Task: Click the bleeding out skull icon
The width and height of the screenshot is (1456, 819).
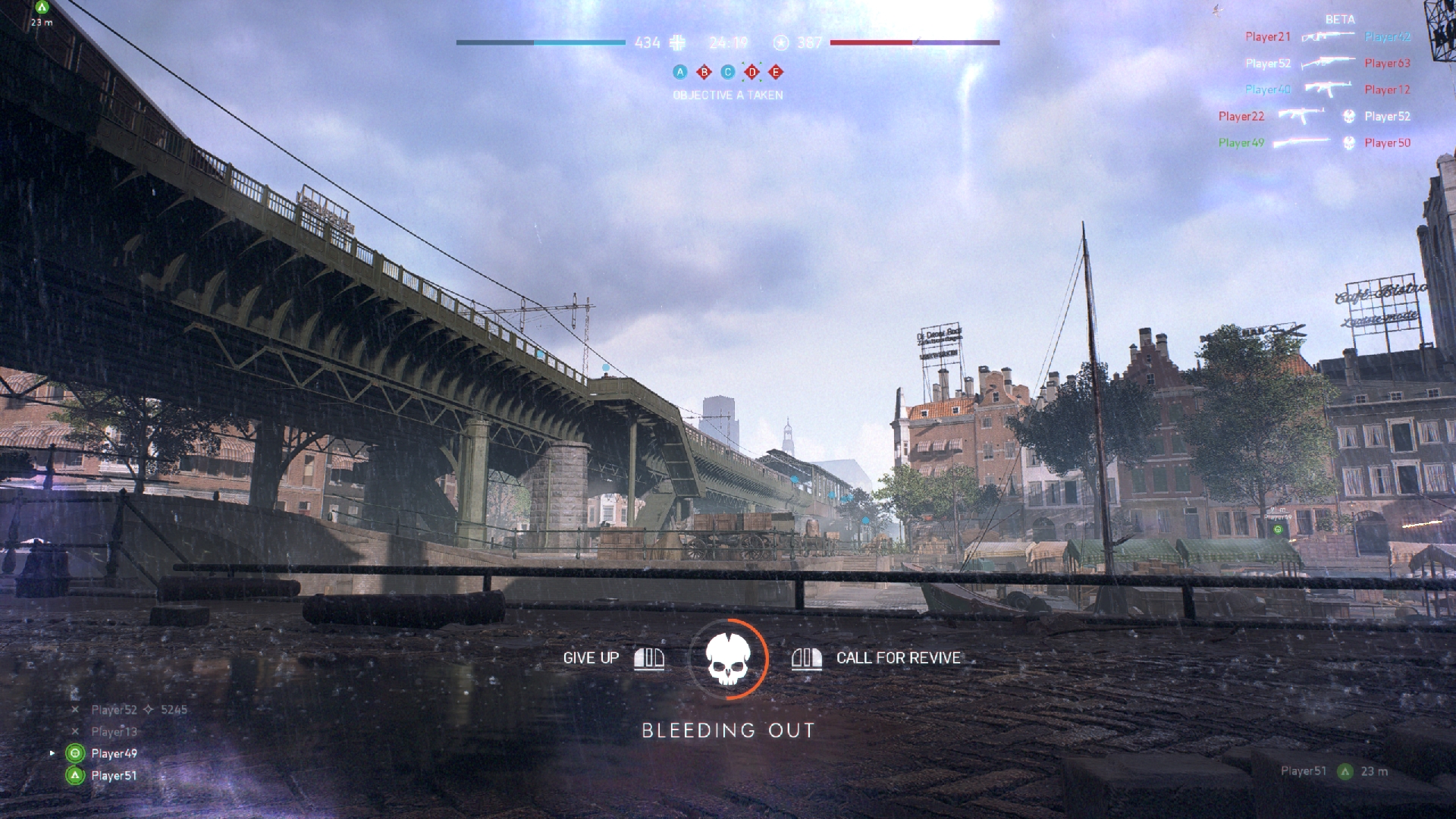Action: (x=728, y=659)
